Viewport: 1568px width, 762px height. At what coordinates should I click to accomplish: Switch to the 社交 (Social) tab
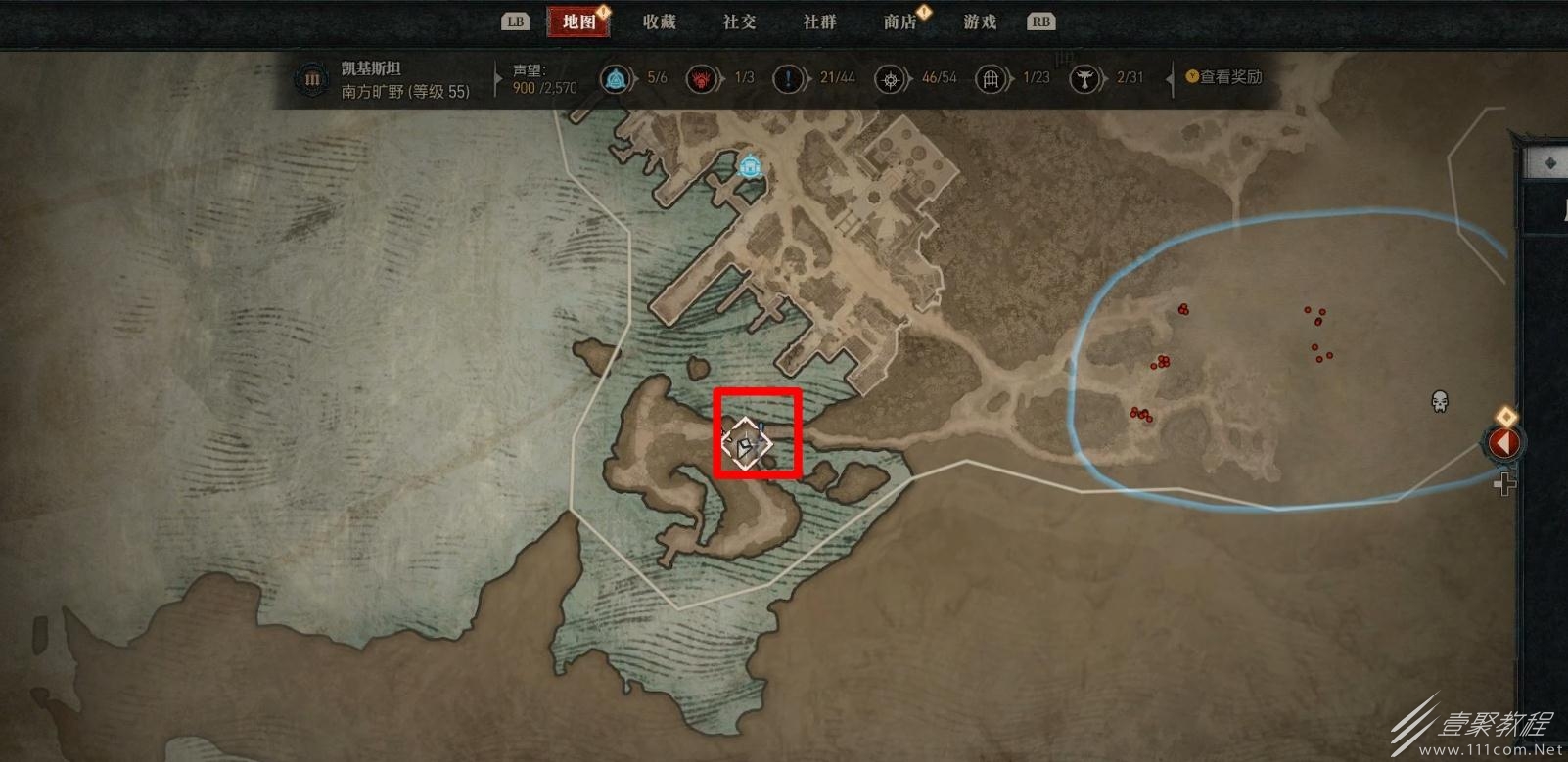pos(739,22)
